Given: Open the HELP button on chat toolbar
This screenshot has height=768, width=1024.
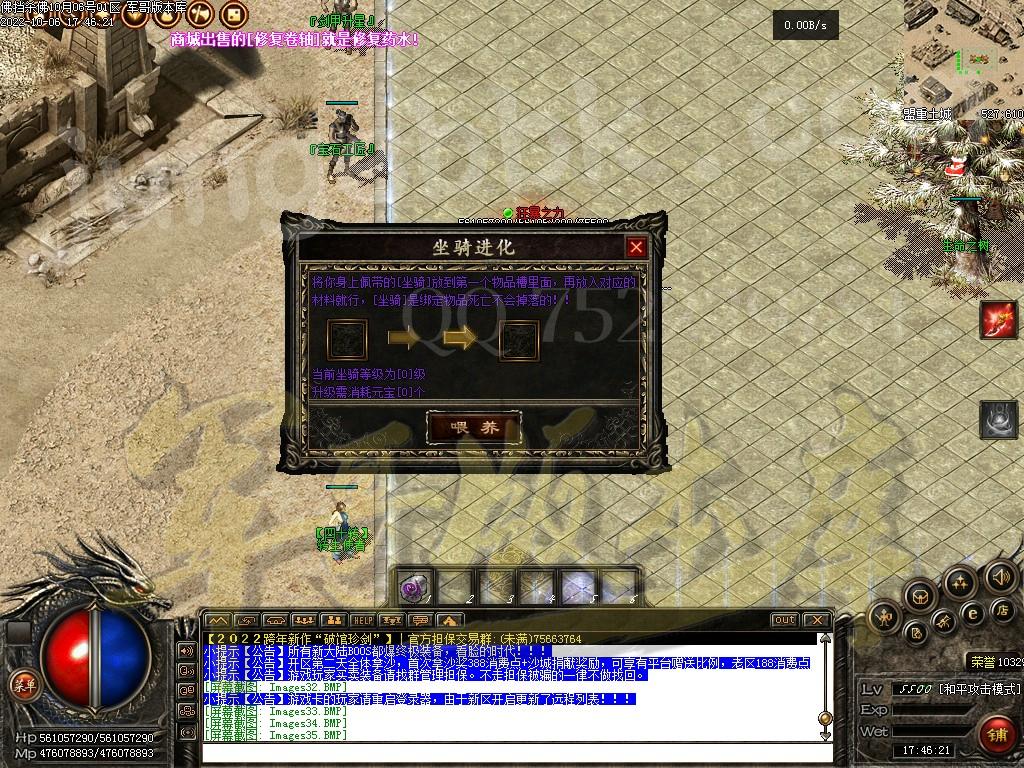Looking at the screenshot, I should pyautogui.click(x=362, y=620).
